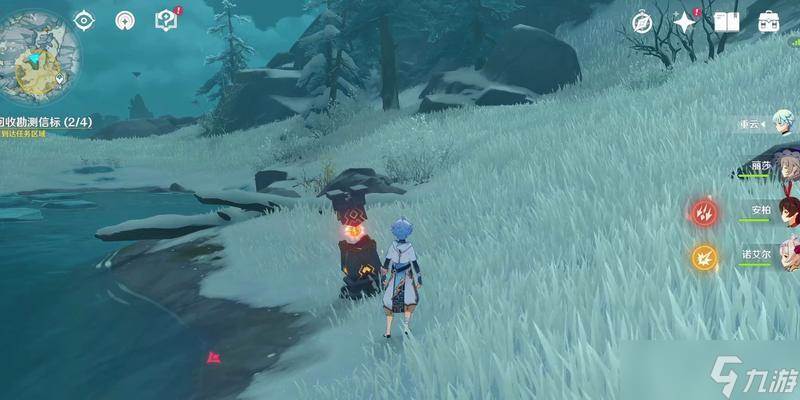Trigger the orange burst icon beside 诺艾尔
The width and height of the screenshot is (800, 400).
coord(704,257)
